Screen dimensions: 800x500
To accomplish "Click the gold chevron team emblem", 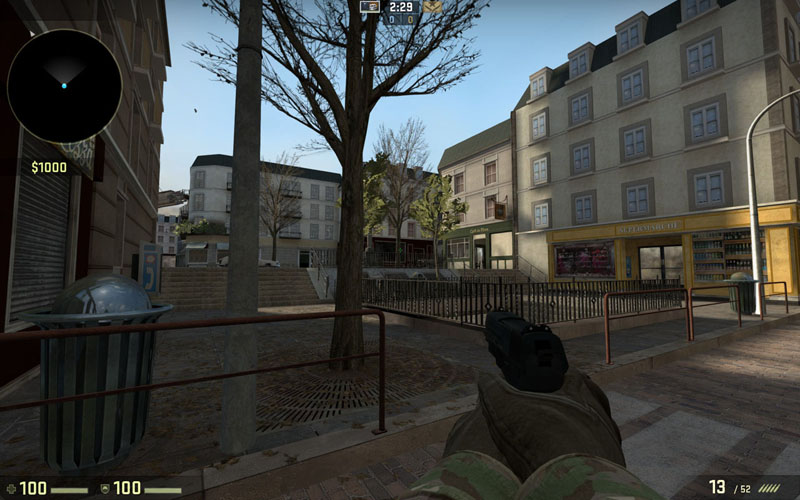I will tap(432, 6).
